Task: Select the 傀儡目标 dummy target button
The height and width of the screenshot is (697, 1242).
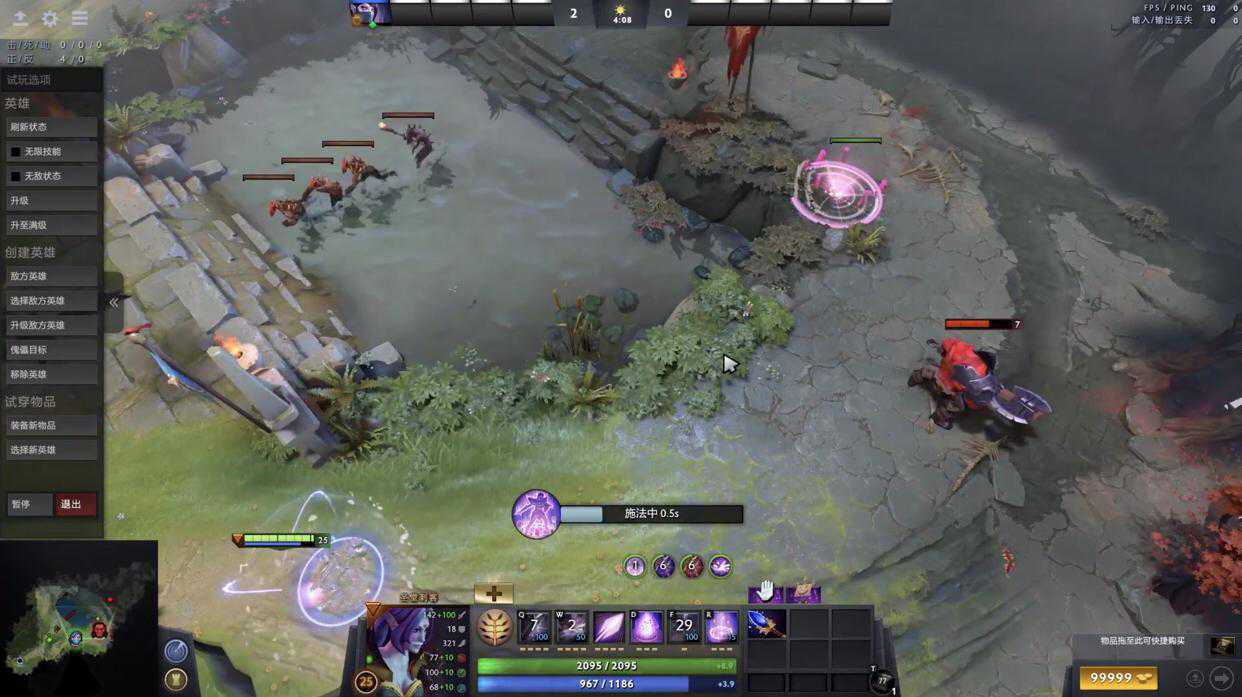Action: 51,350
